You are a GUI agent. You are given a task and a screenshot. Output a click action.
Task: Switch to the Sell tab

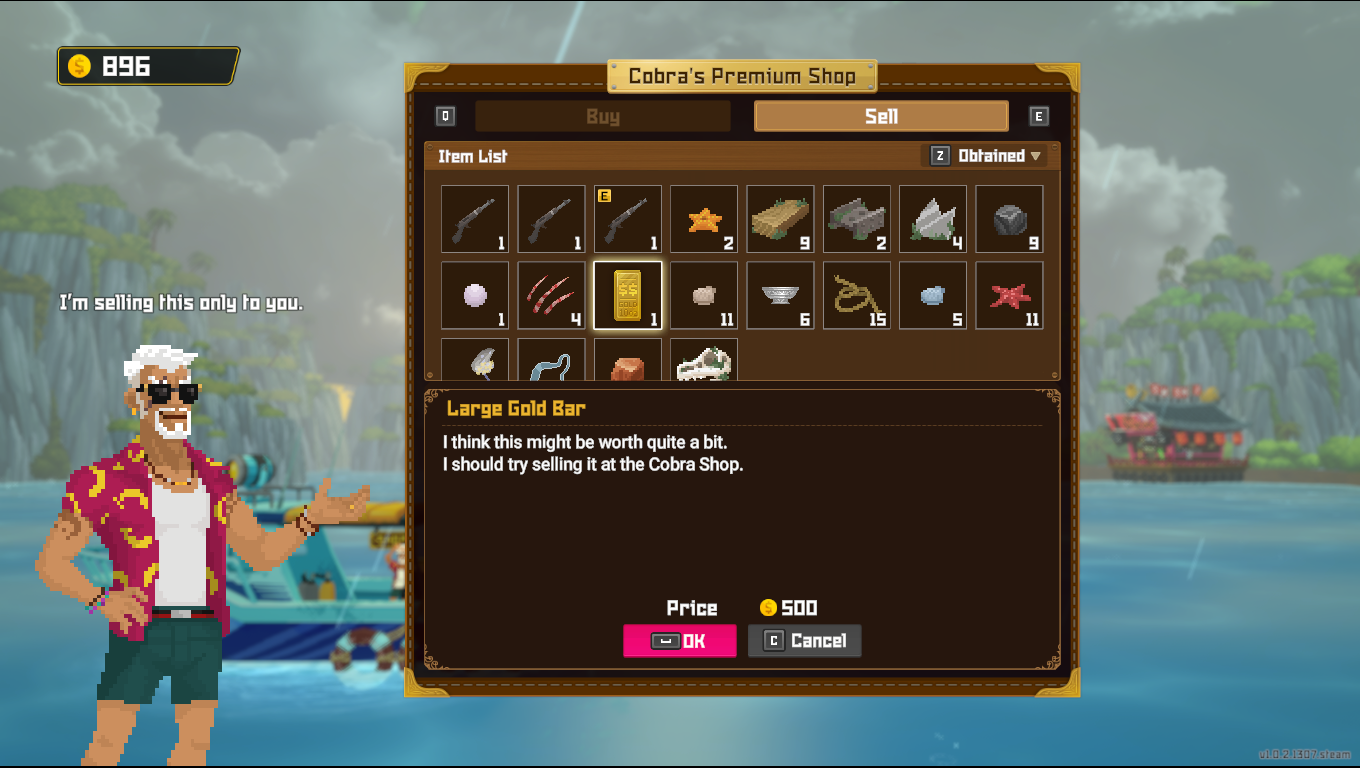click(881, 116)
